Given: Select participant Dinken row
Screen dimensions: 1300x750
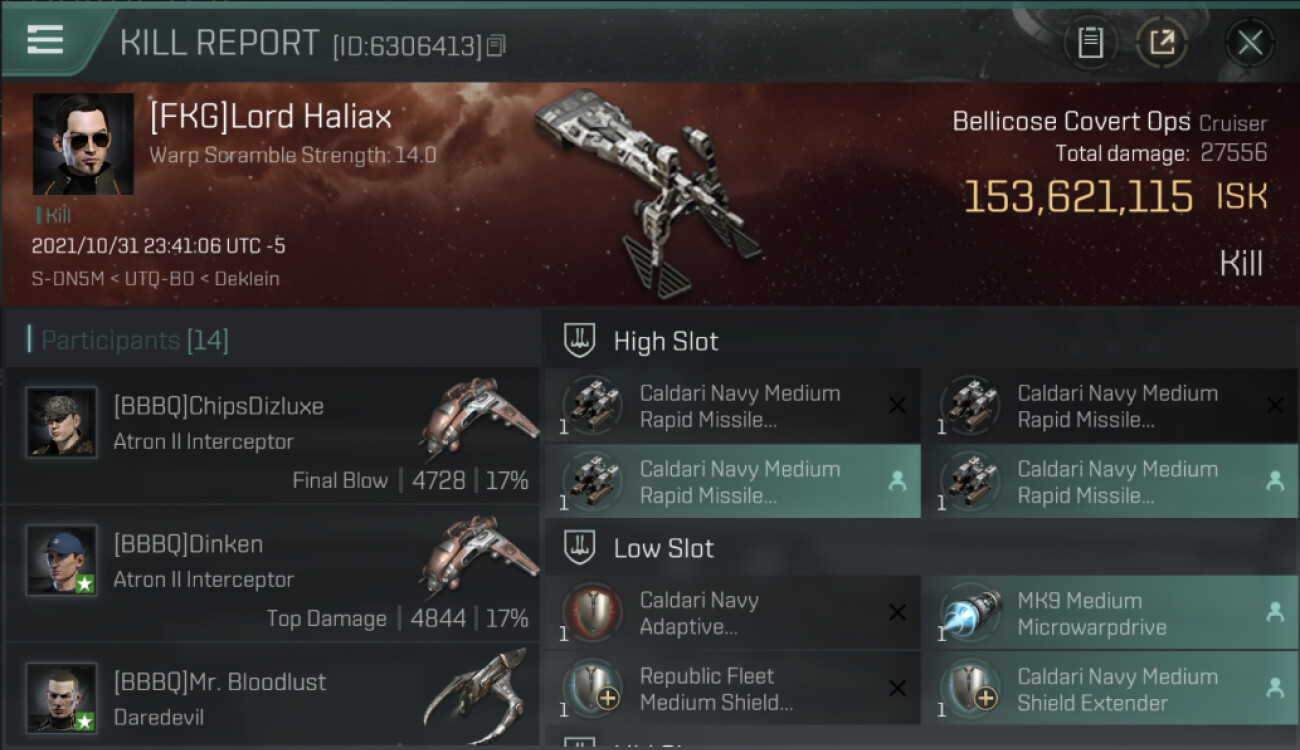Looking at the screenshot, I should pyautogui.click(x=272, y=574).
